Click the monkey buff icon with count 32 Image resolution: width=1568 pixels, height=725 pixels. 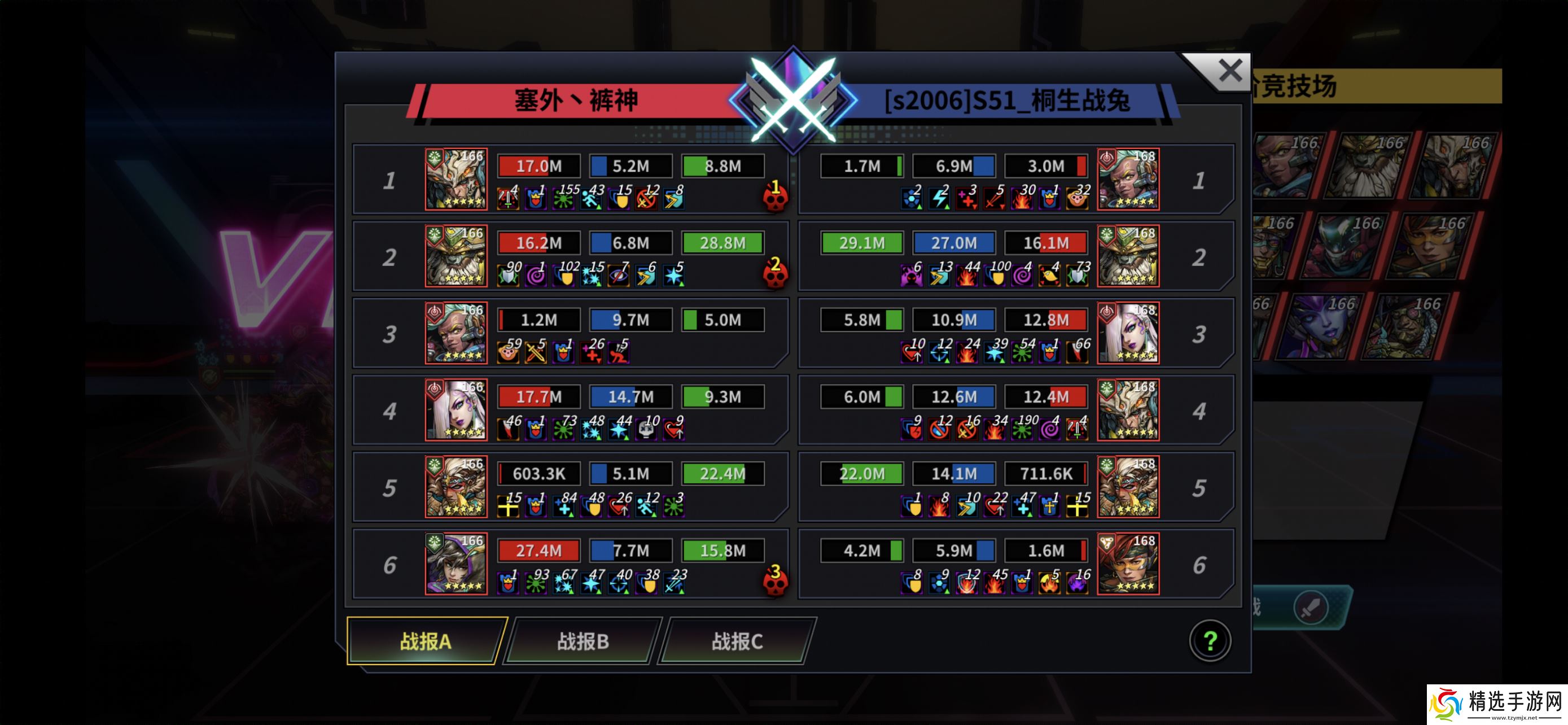click(1076, 199)
